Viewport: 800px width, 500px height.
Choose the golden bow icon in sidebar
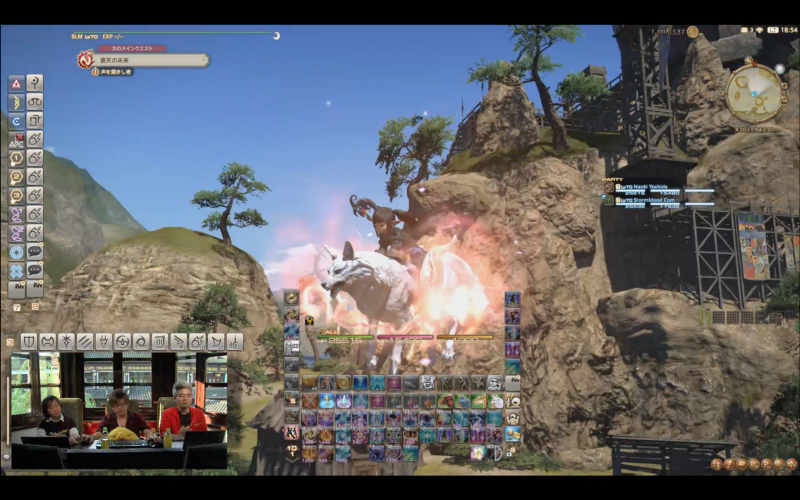16,102
